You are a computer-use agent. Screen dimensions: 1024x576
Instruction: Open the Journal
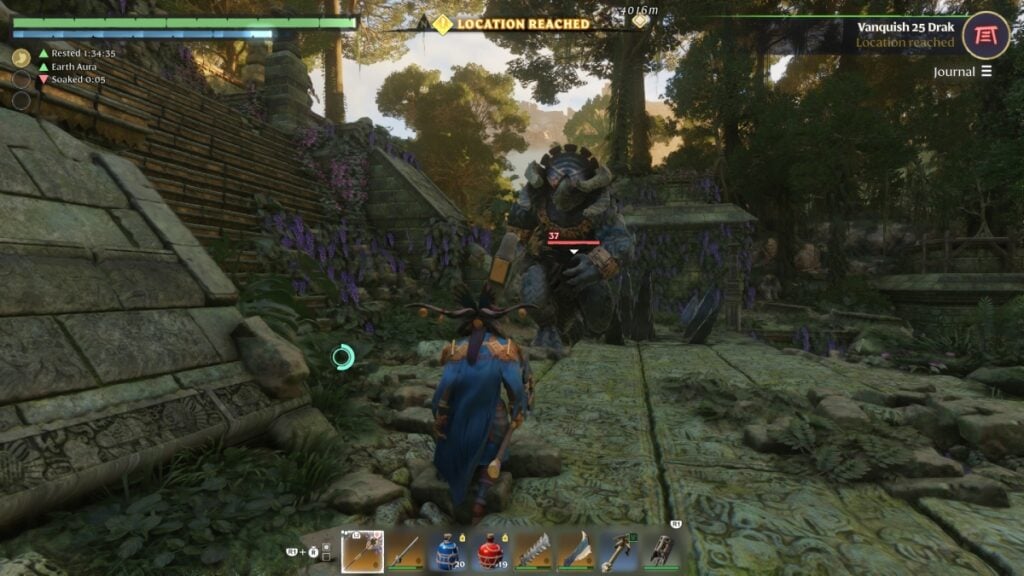point(963,71)
